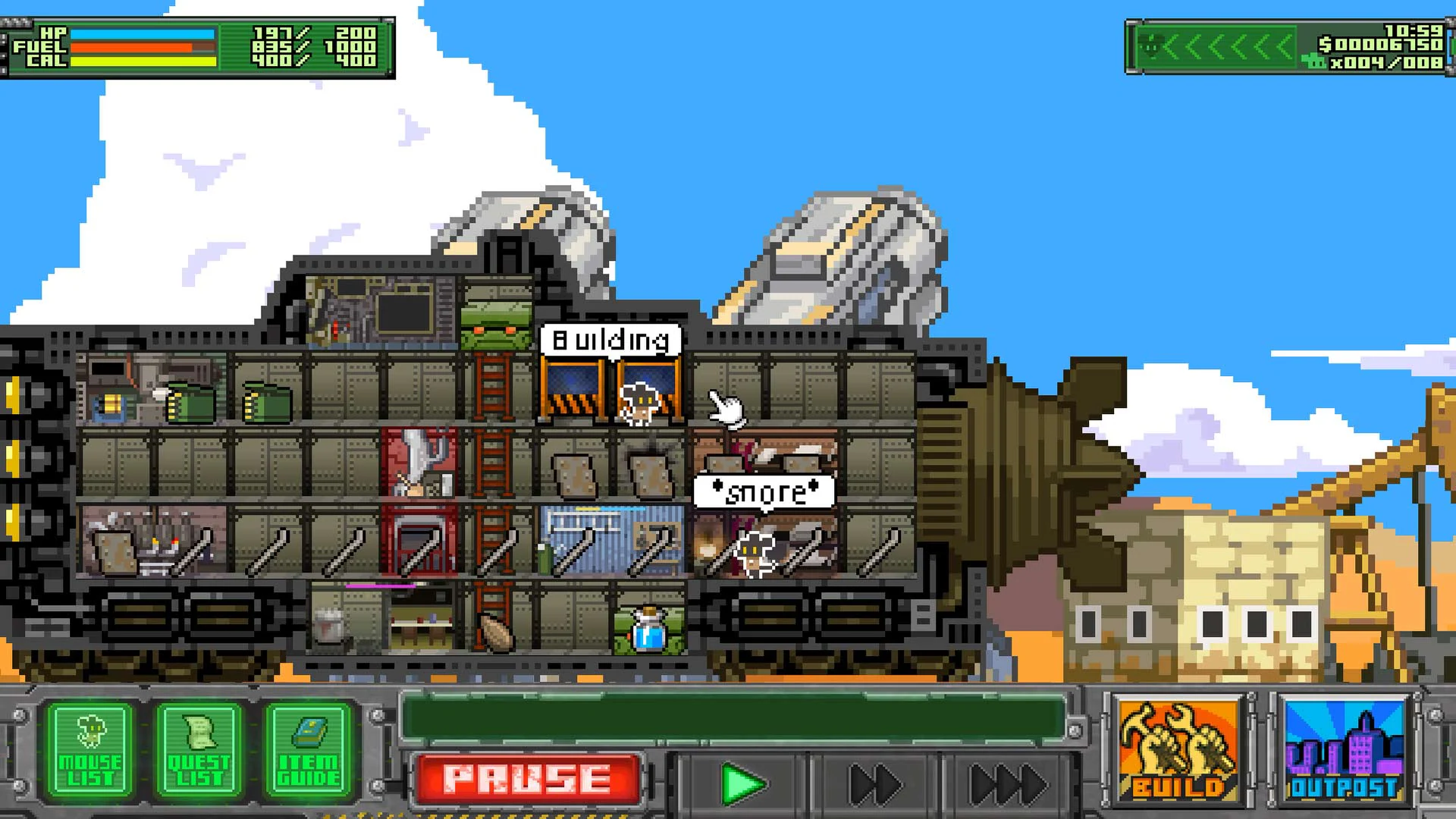The height and width of the screenshot is (819, 1456).
Task: Pause the game with the red button
Action: click(x=527, y=779)
